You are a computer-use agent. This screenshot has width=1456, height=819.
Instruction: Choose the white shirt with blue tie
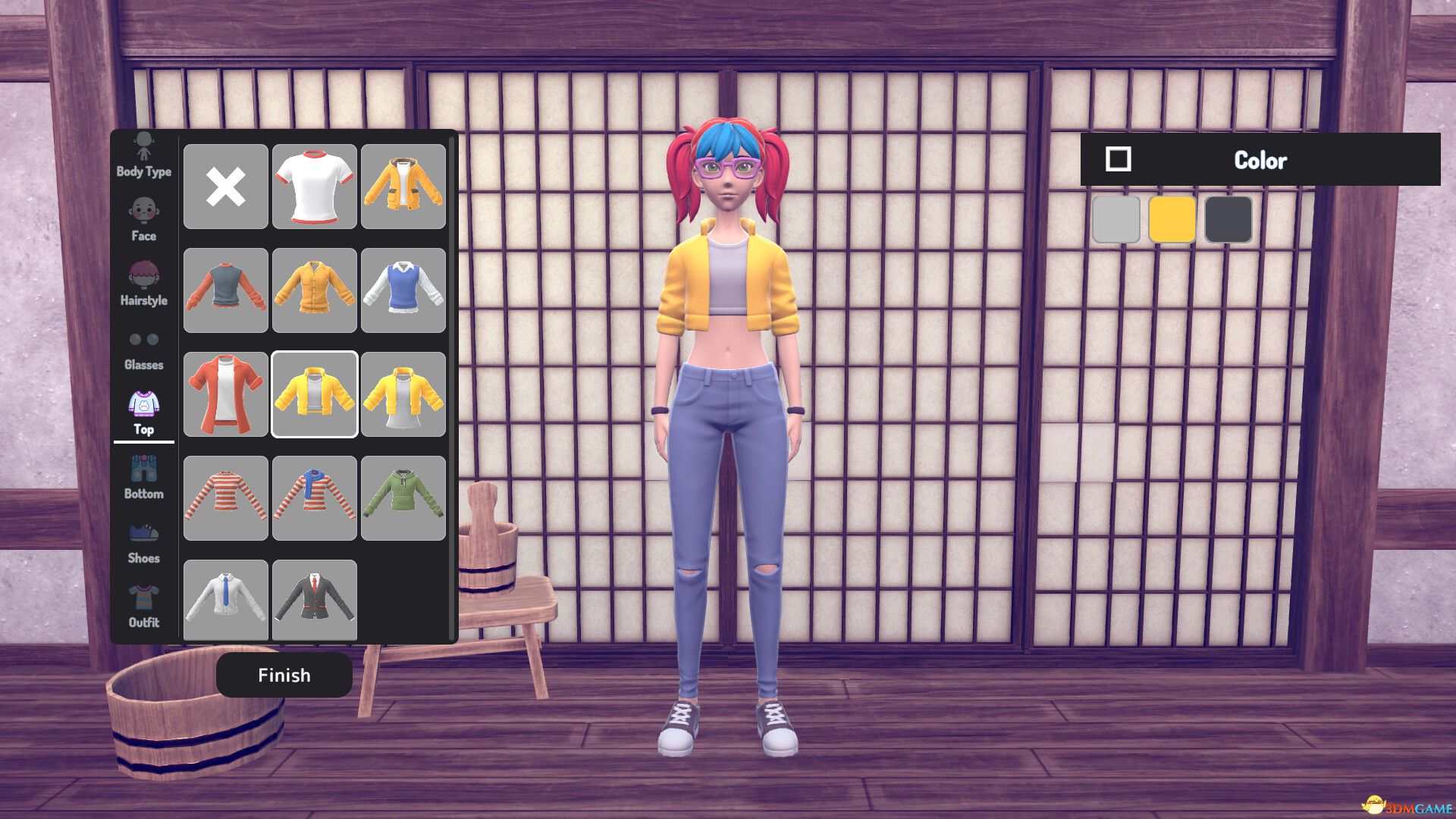225,600
